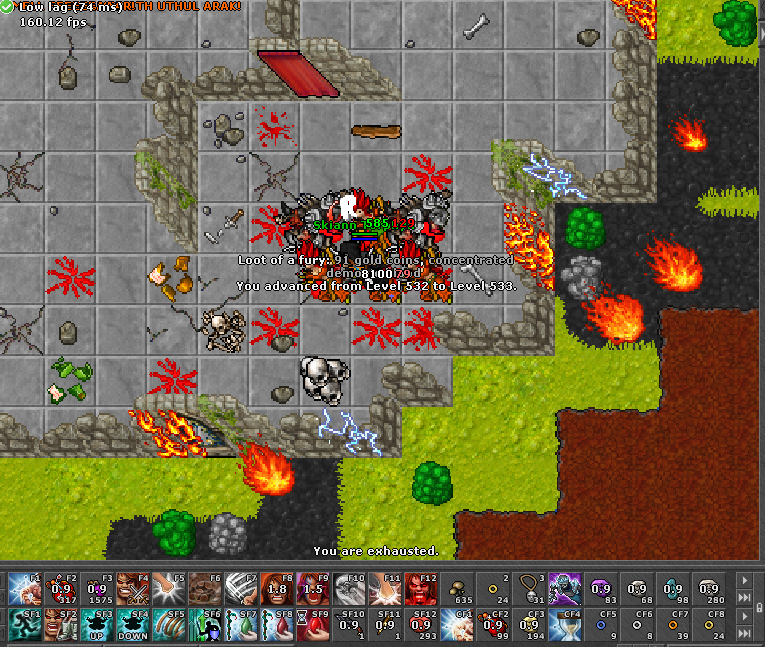Toggle the action bar padlock

tap(743, 634)
